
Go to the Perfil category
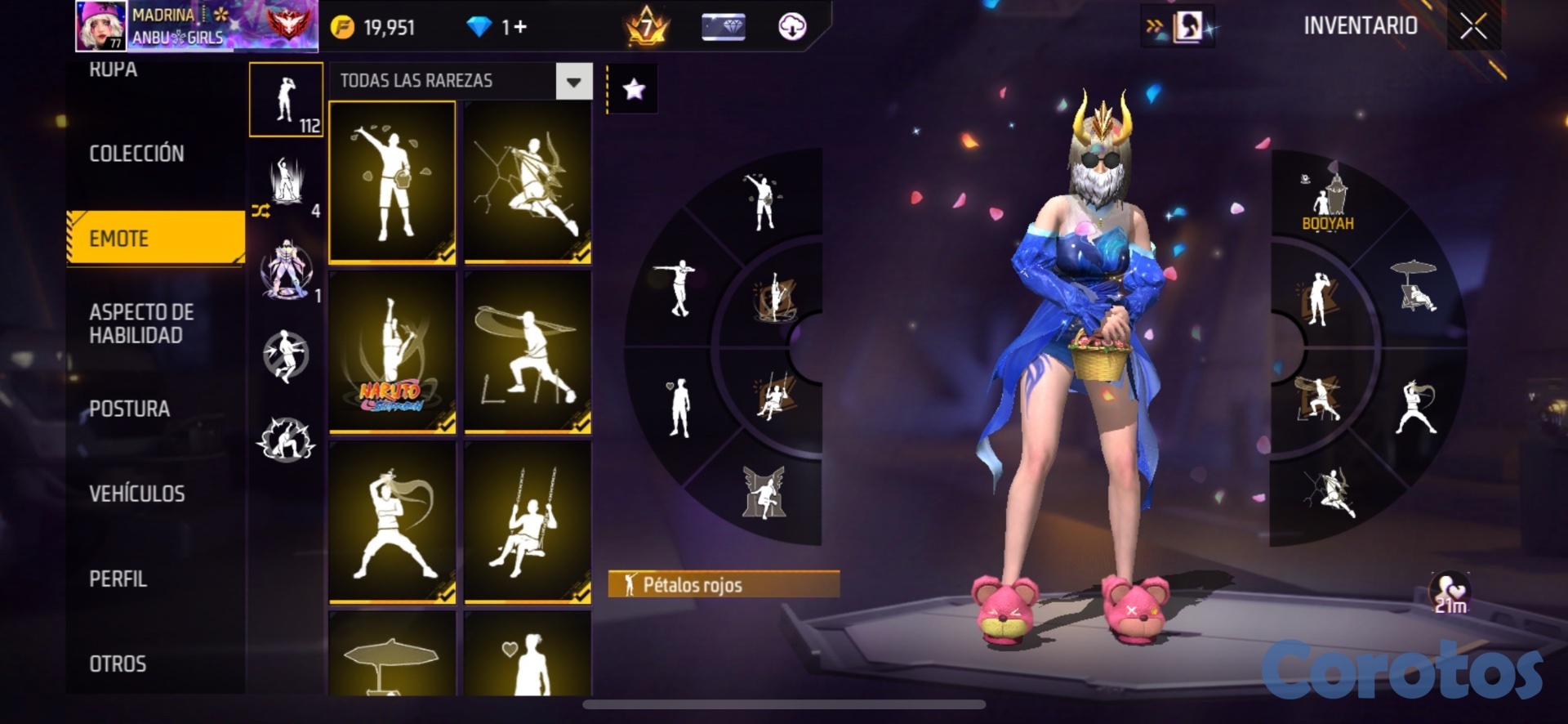[118, 579]
